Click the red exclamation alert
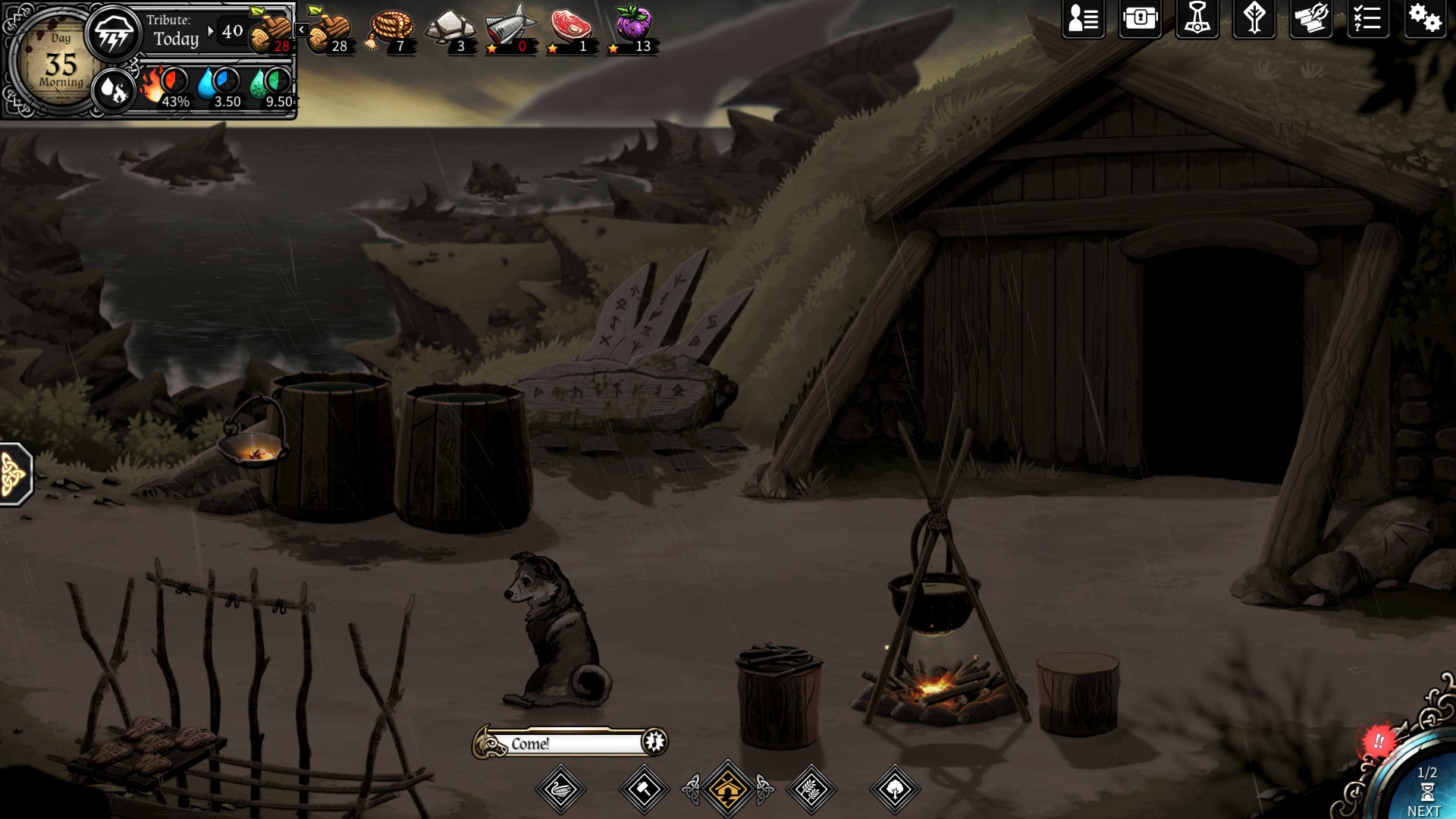 (1378, 741)
